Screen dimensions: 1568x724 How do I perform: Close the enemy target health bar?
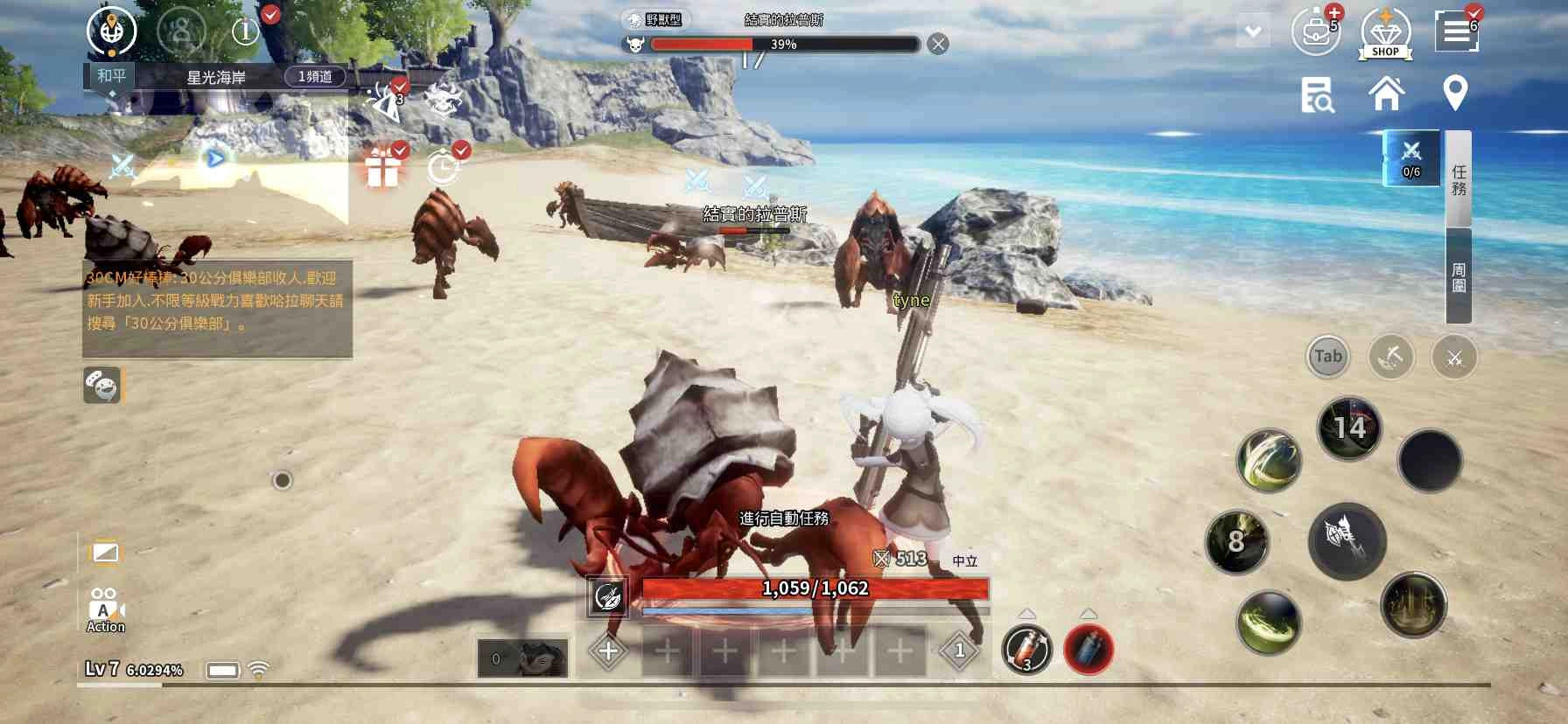point(938,45)
